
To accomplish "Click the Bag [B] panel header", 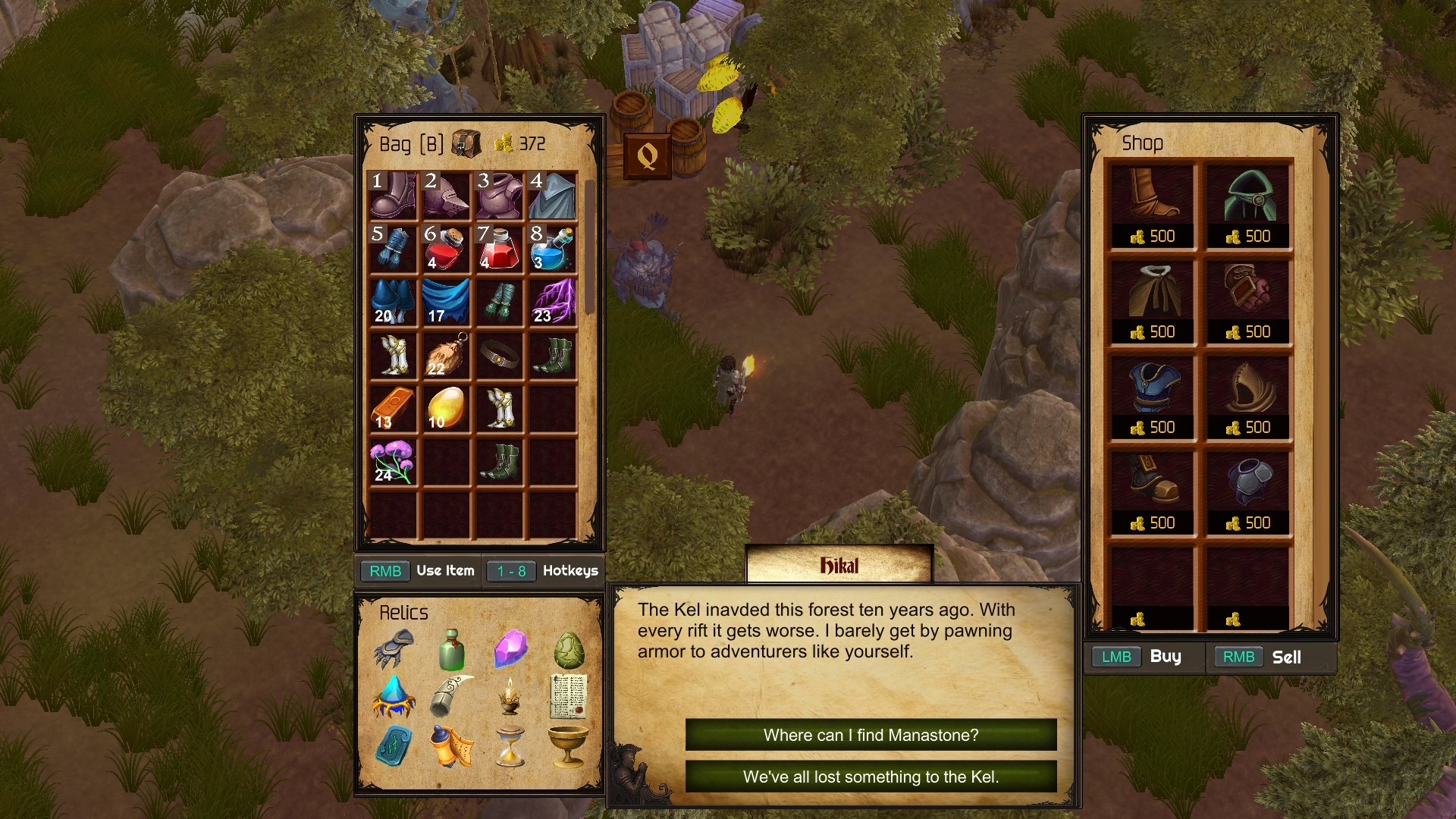I will point(410,143).
